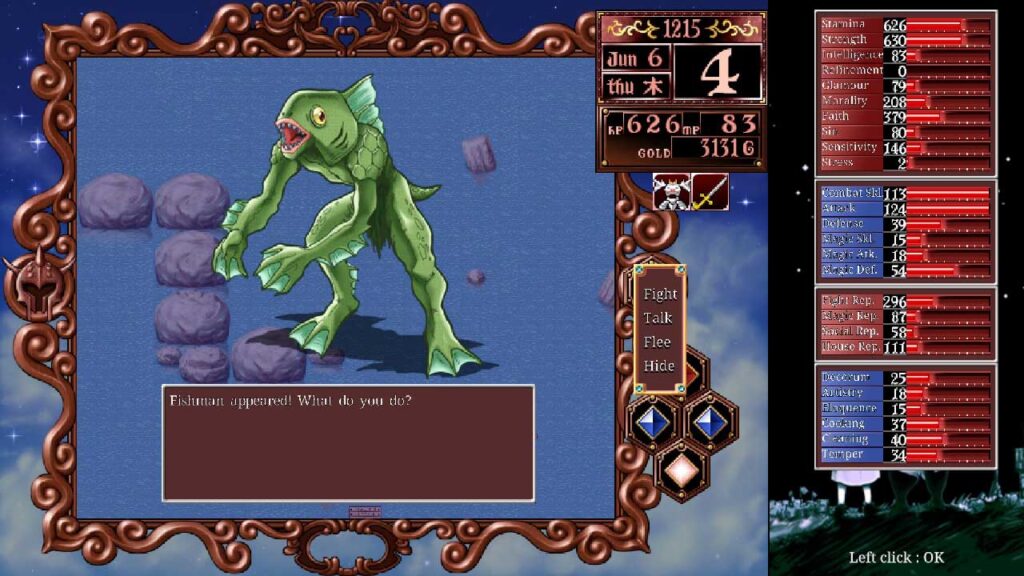Click the equipped armor icon
Image resolution: width=1024 pixels, height=576 pixels.
(670, 192)
